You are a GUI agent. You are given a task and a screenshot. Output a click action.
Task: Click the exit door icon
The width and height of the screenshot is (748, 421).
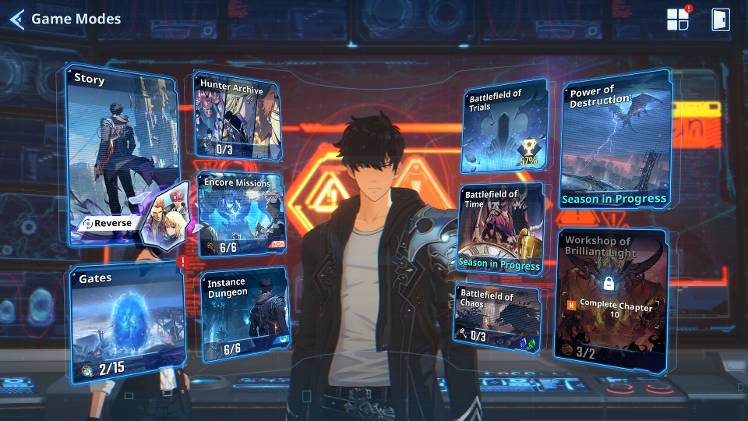pos(720,19)
